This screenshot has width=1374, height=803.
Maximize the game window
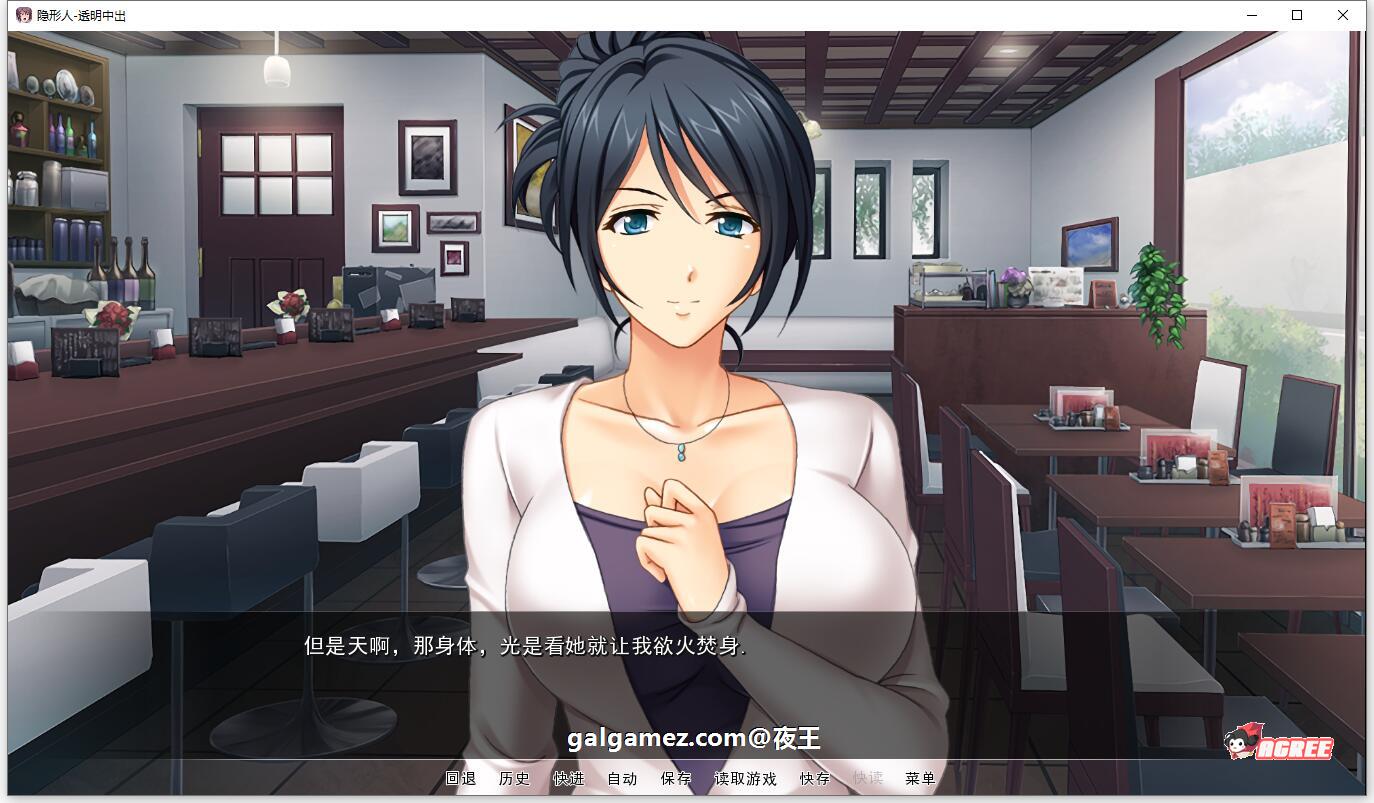click(x=1296, y=15)
